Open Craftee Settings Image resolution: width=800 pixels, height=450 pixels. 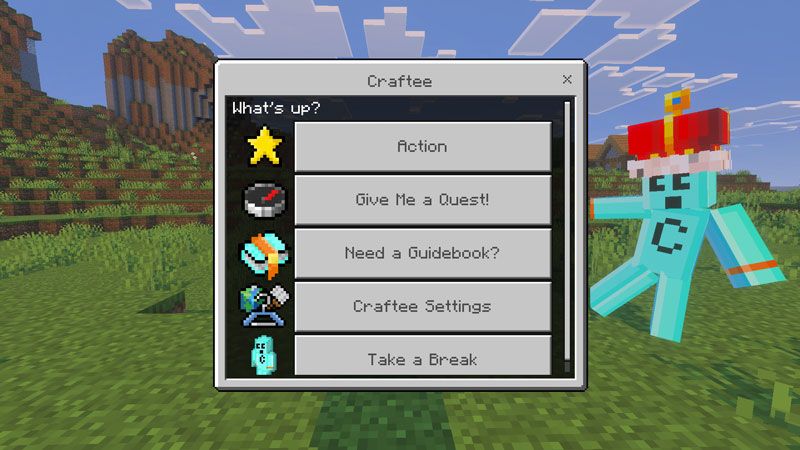click(x=422, y=306)
